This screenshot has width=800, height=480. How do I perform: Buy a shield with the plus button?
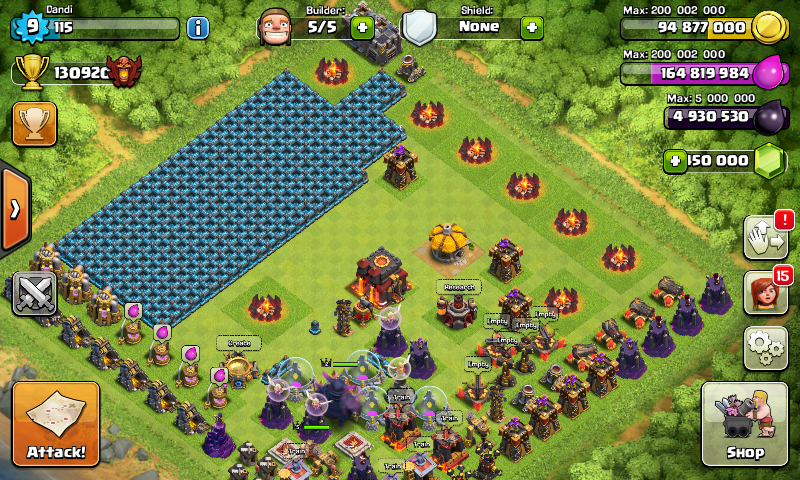pos(532,27)
